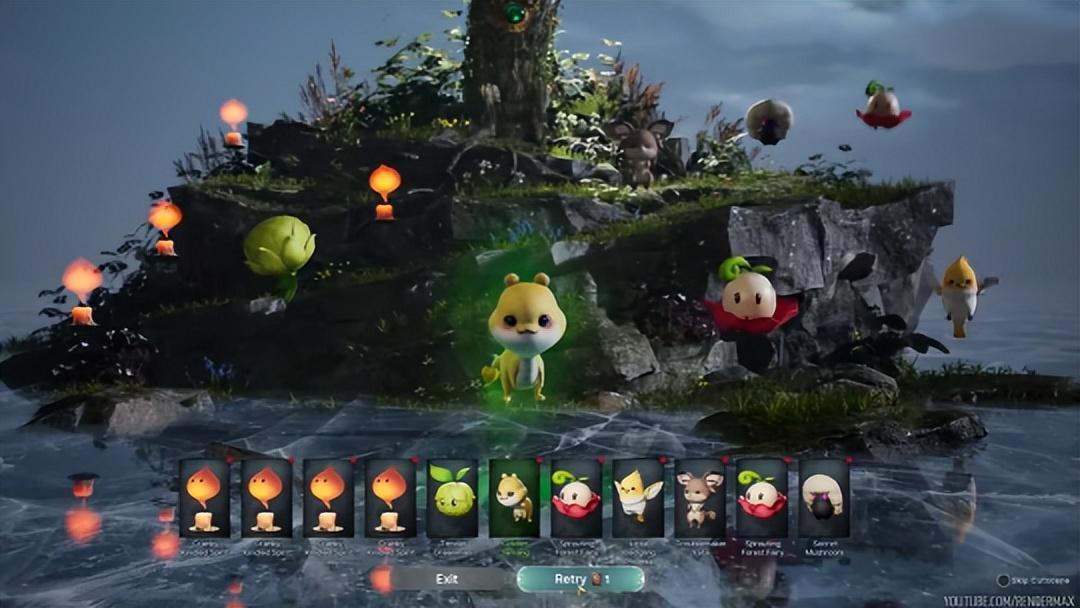Click the Exit button
Screen dimensions: 1080x608
[447, 578]
